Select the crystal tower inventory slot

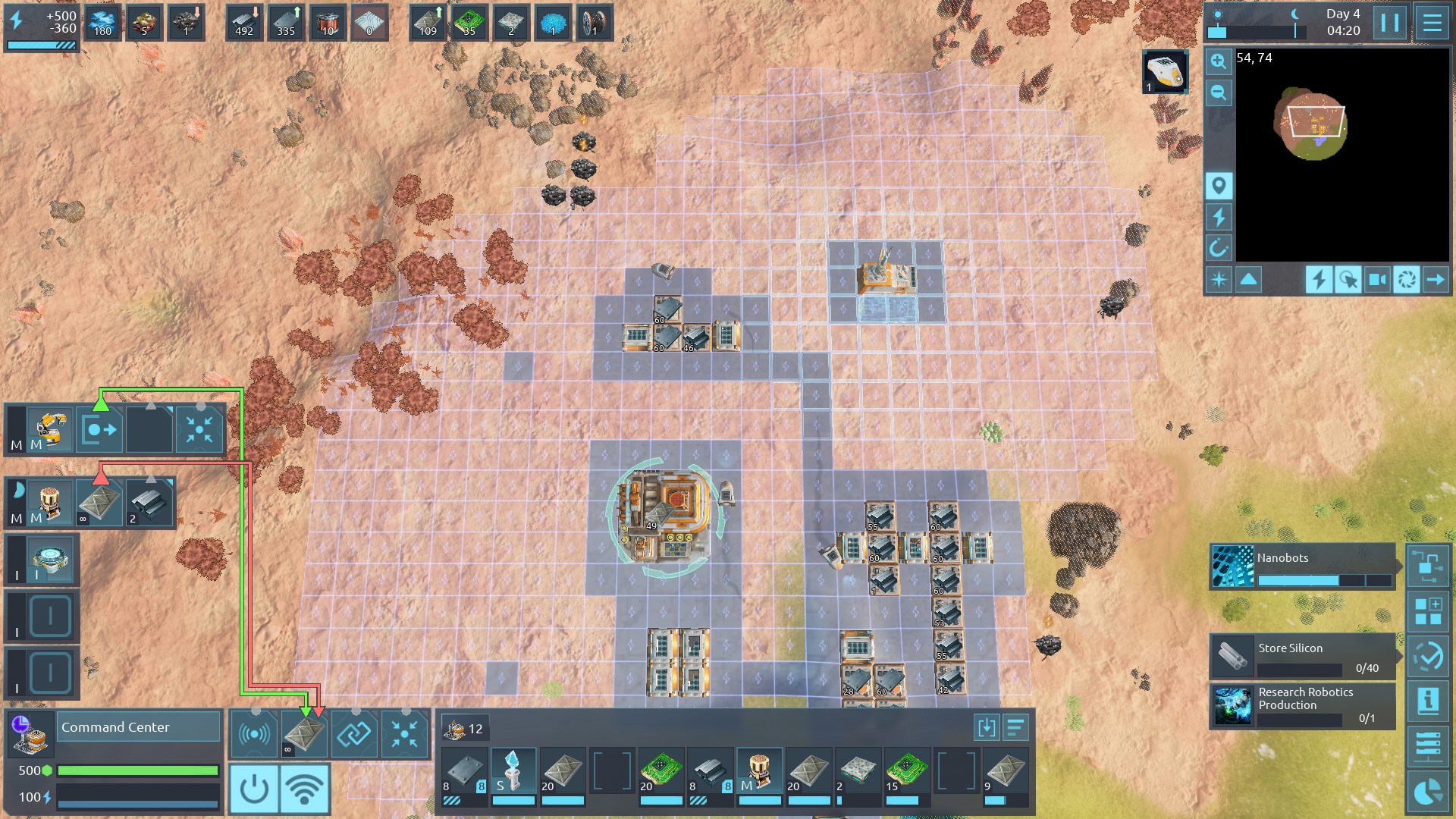(513, 772)
